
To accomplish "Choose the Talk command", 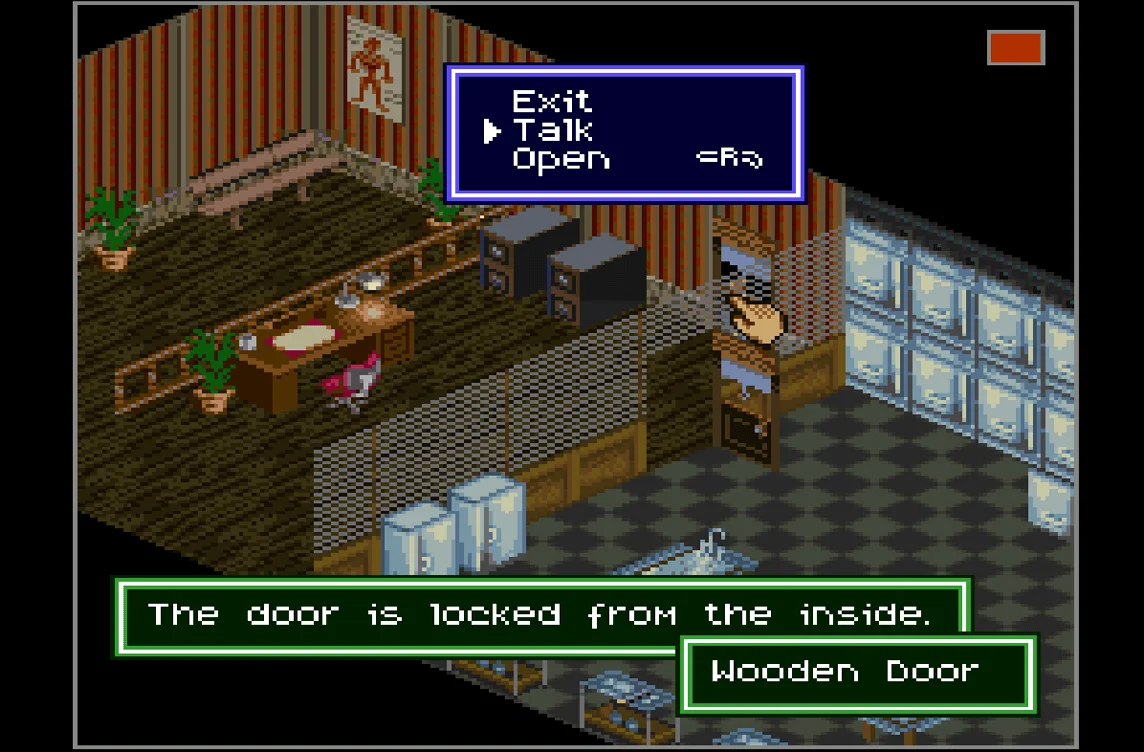I will click(x=552, y=130).
